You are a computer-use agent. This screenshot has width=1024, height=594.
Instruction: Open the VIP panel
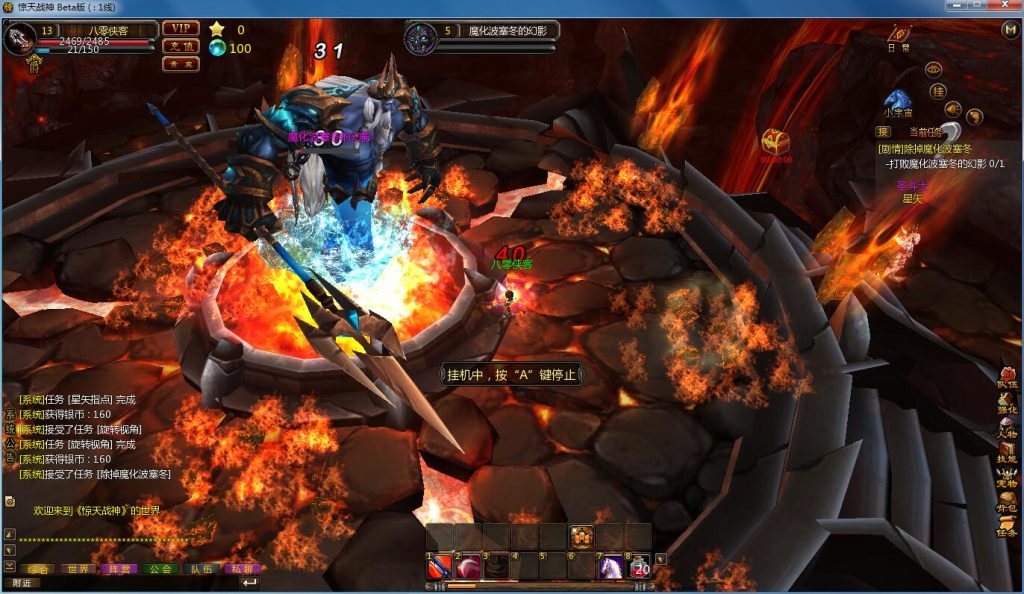pos(181,28)
